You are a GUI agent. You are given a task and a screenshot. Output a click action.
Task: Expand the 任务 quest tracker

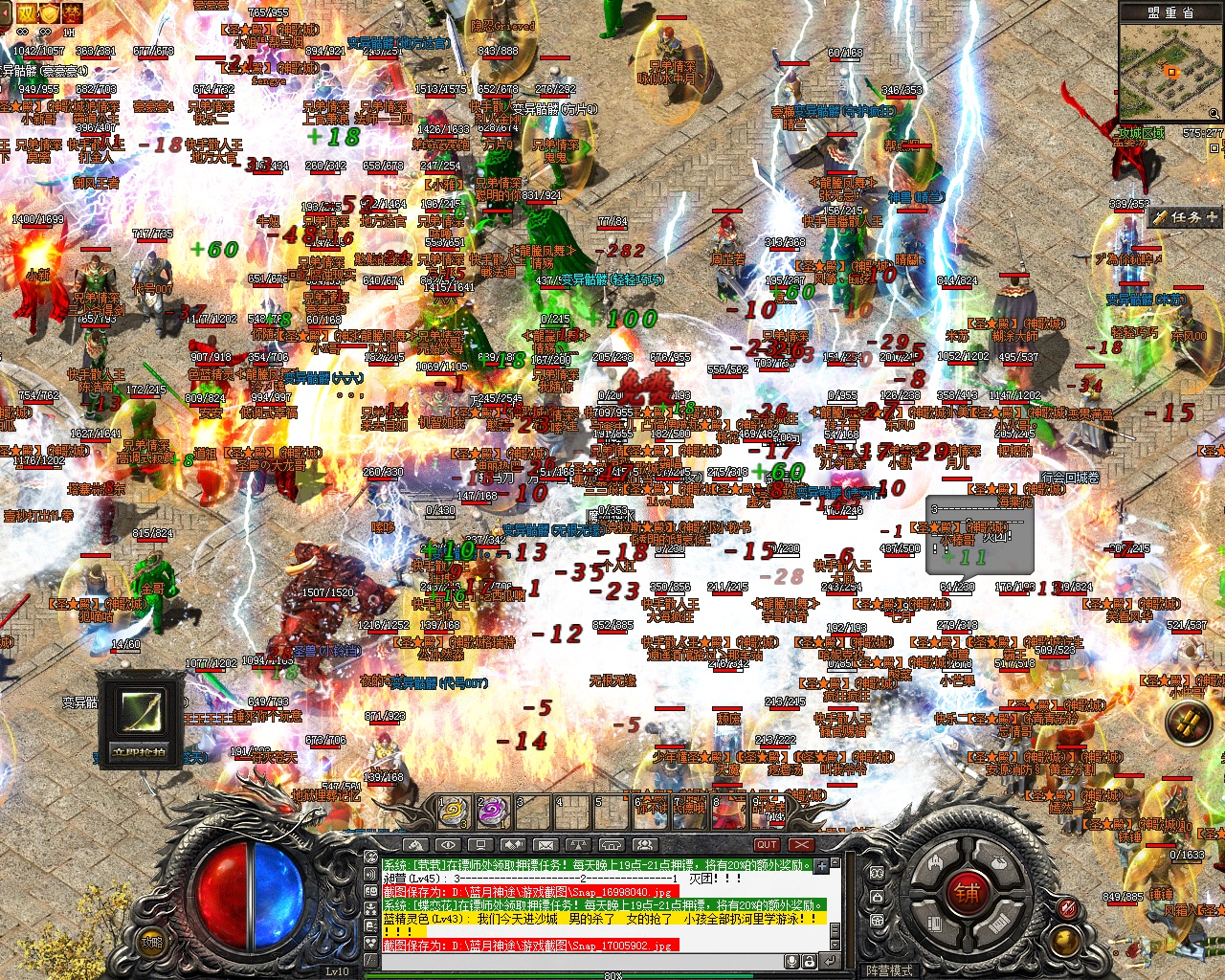click(x=1187, y=217)
